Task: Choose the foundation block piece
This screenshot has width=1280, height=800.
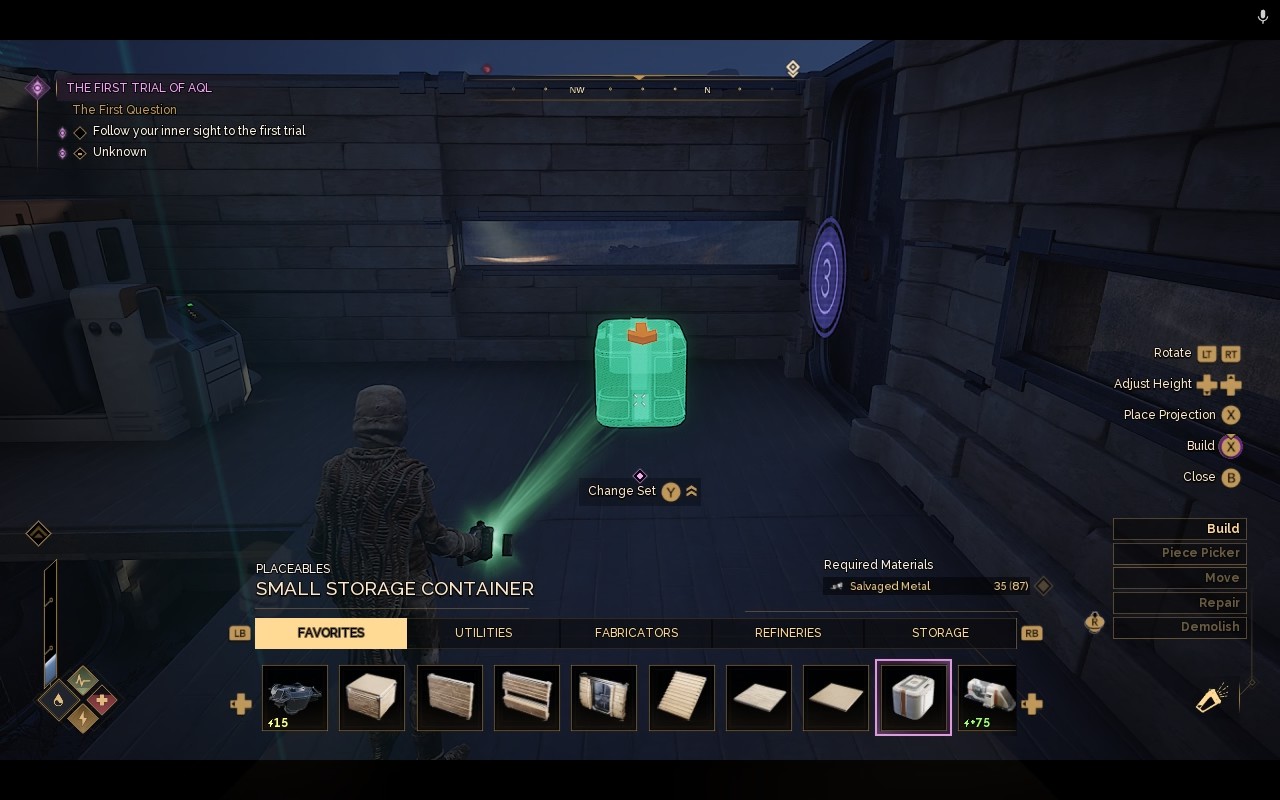Action: [372, 698]
